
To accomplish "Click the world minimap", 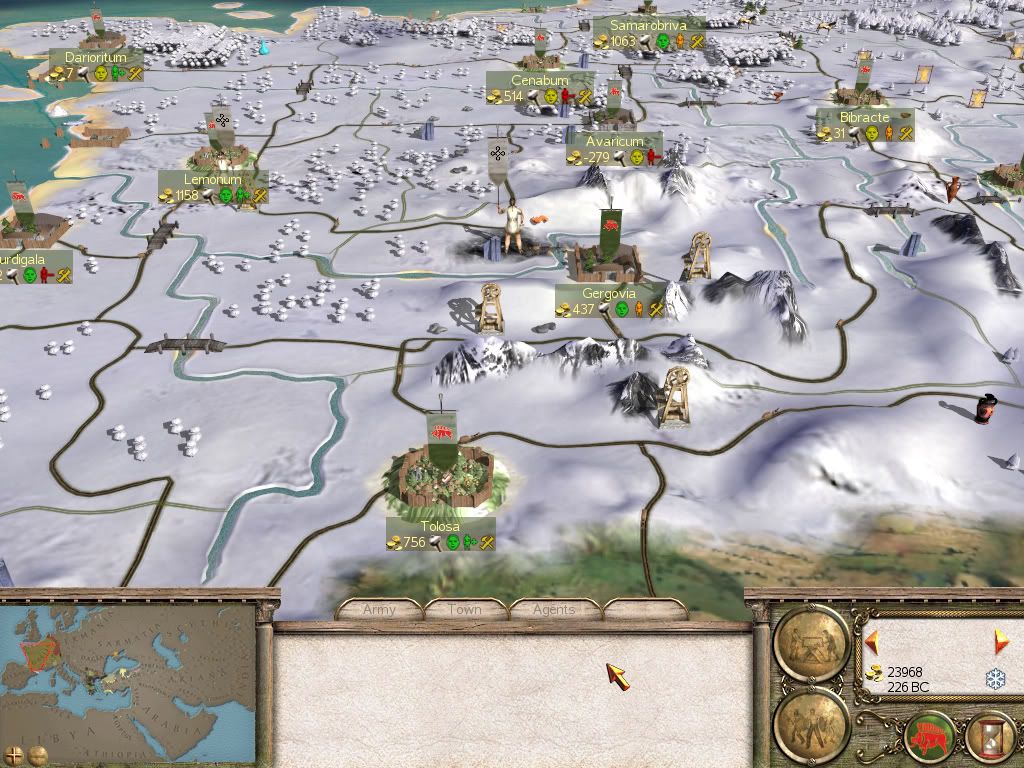I will point(128,668).
